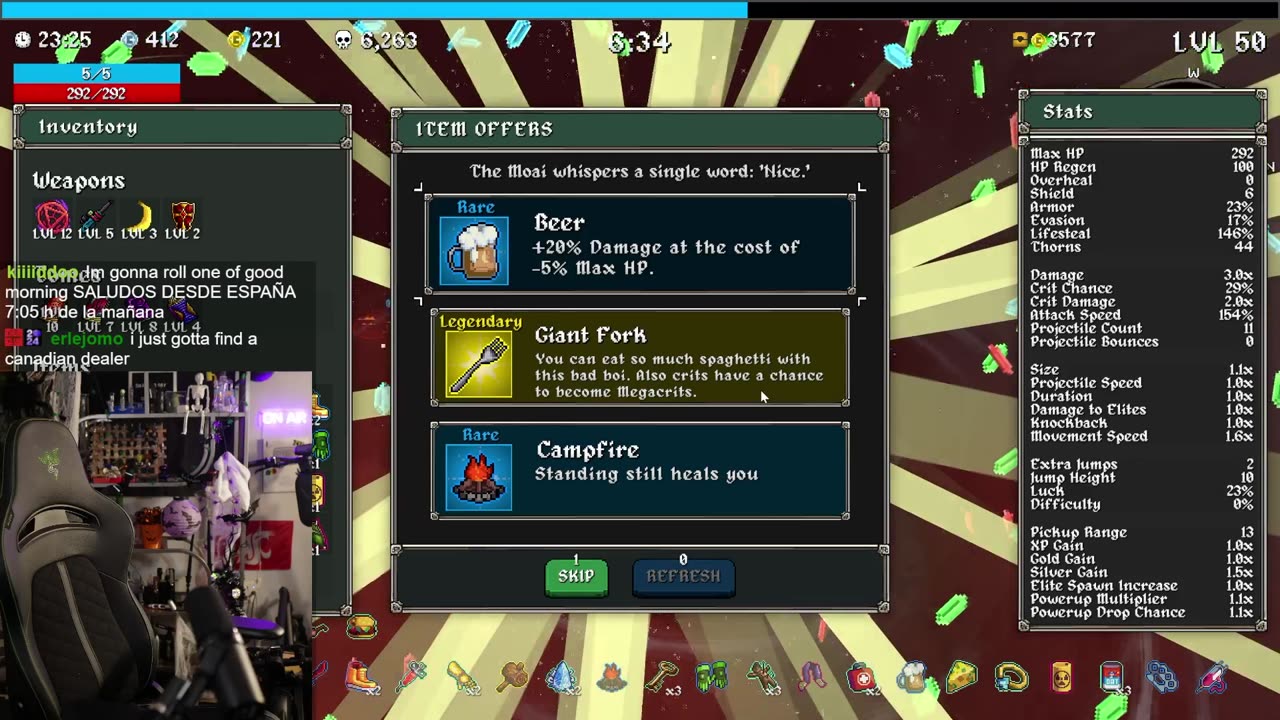Select the beer mug icon in the item bar

click(x=911, y=678)
